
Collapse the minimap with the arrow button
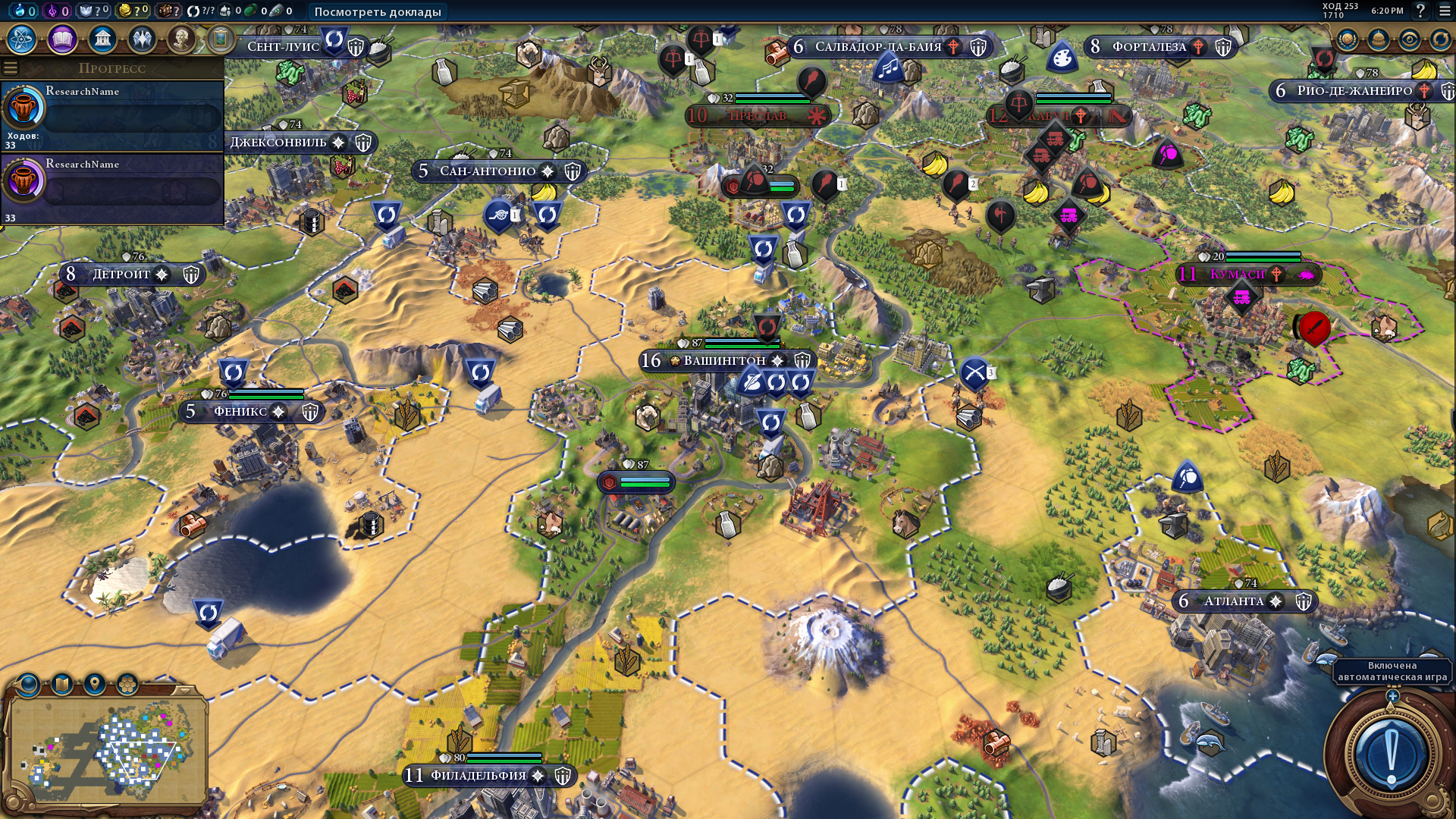click(184, 689)
